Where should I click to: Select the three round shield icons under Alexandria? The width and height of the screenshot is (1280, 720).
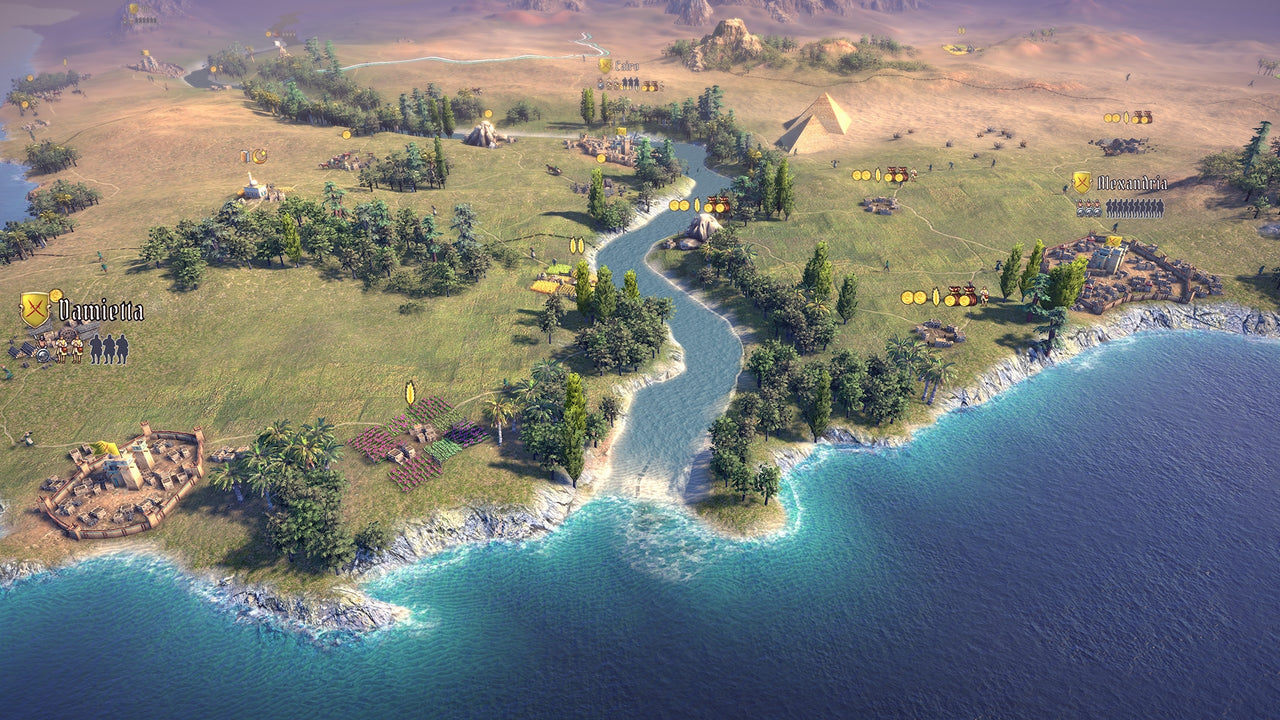click(1088, 208)
